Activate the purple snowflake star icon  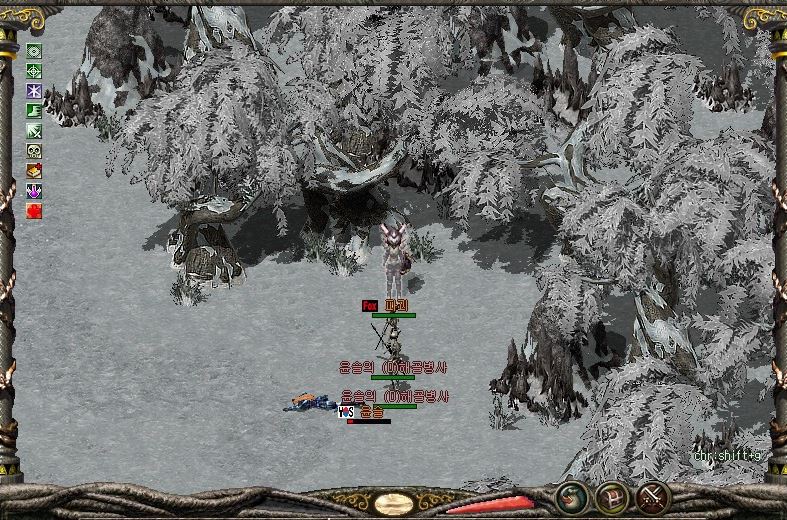tap(34, 91)
